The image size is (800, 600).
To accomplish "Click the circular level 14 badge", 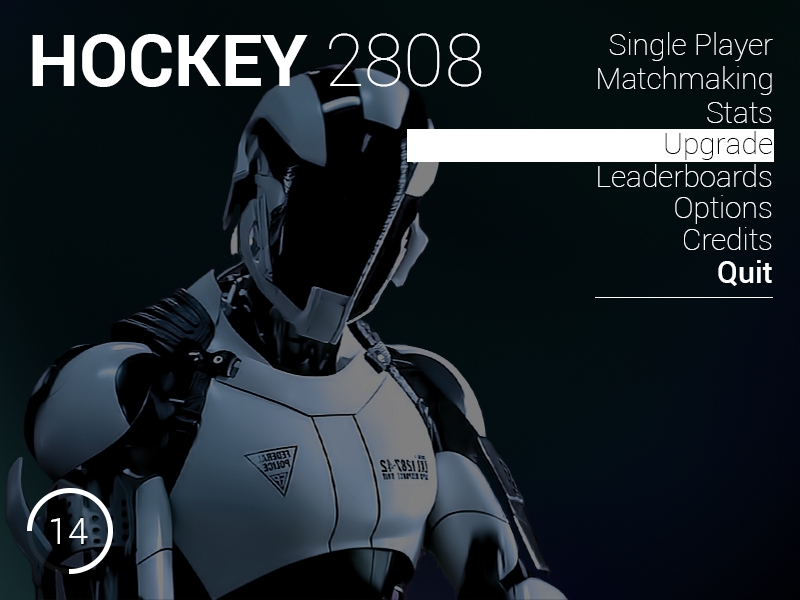I will point(69,531).
